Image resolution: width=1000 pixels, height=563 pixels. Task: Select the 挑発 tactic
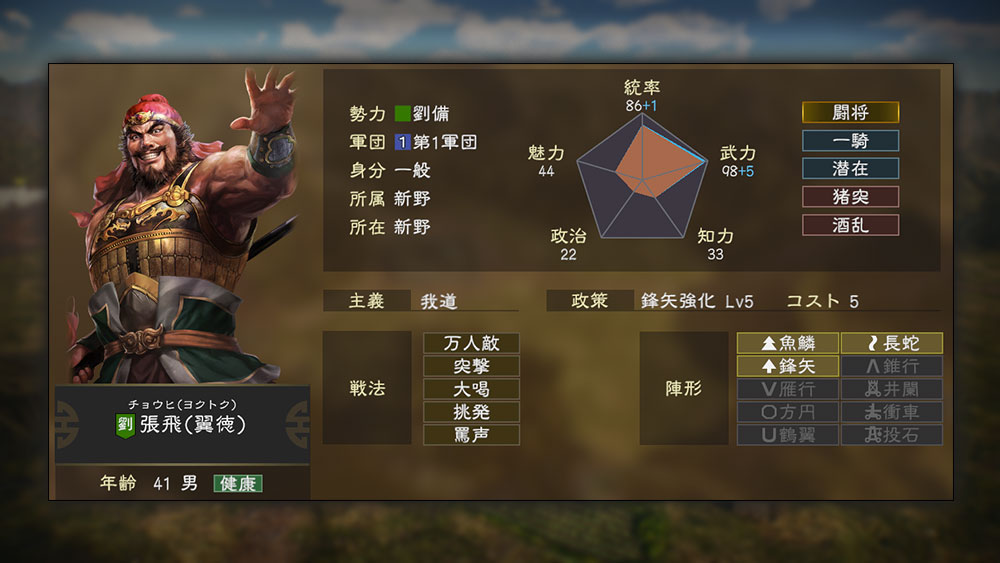pyautogui.click(x=471, y=412)
